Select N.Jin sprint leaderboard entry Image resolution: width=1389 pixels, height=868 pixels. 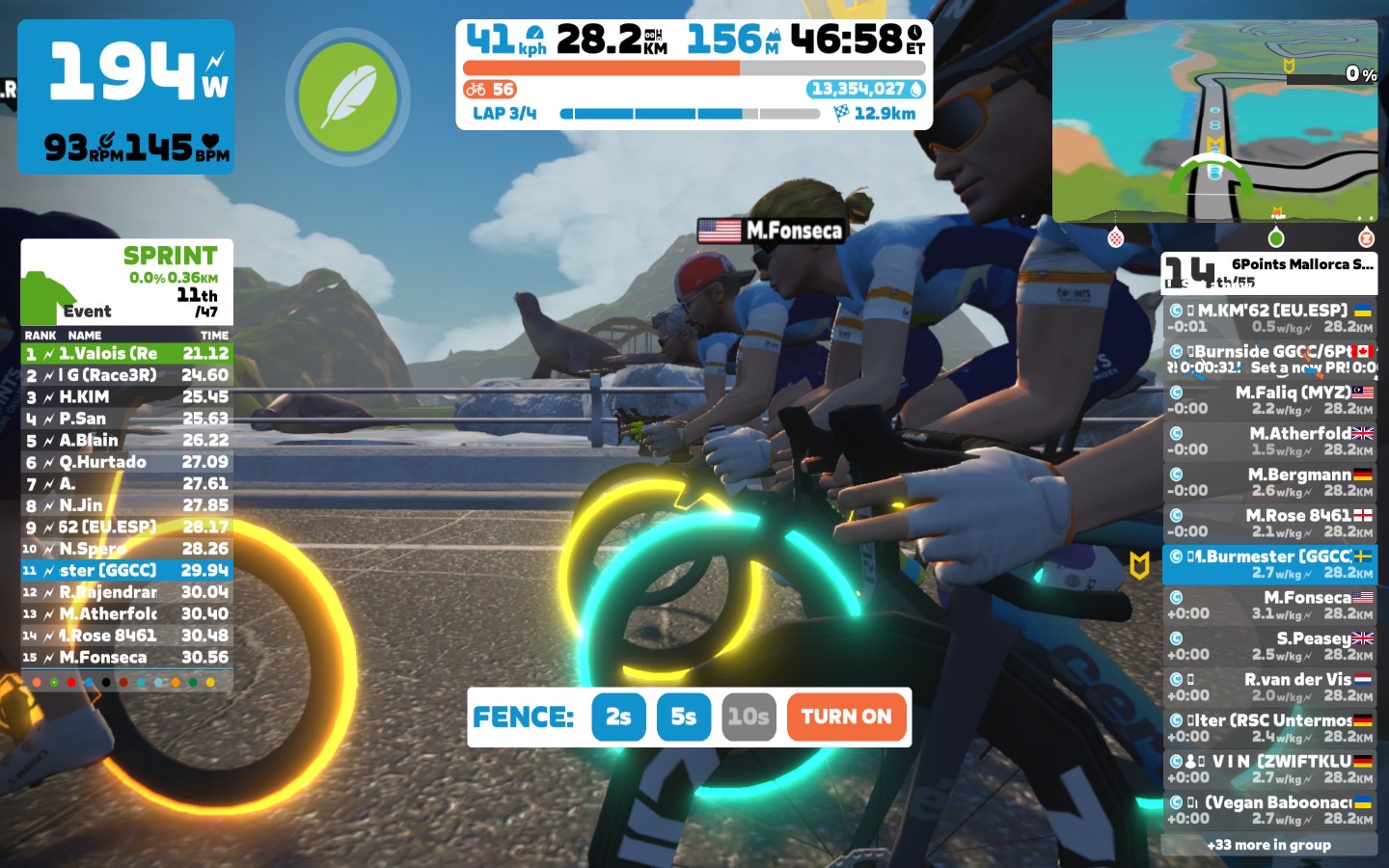126,505
